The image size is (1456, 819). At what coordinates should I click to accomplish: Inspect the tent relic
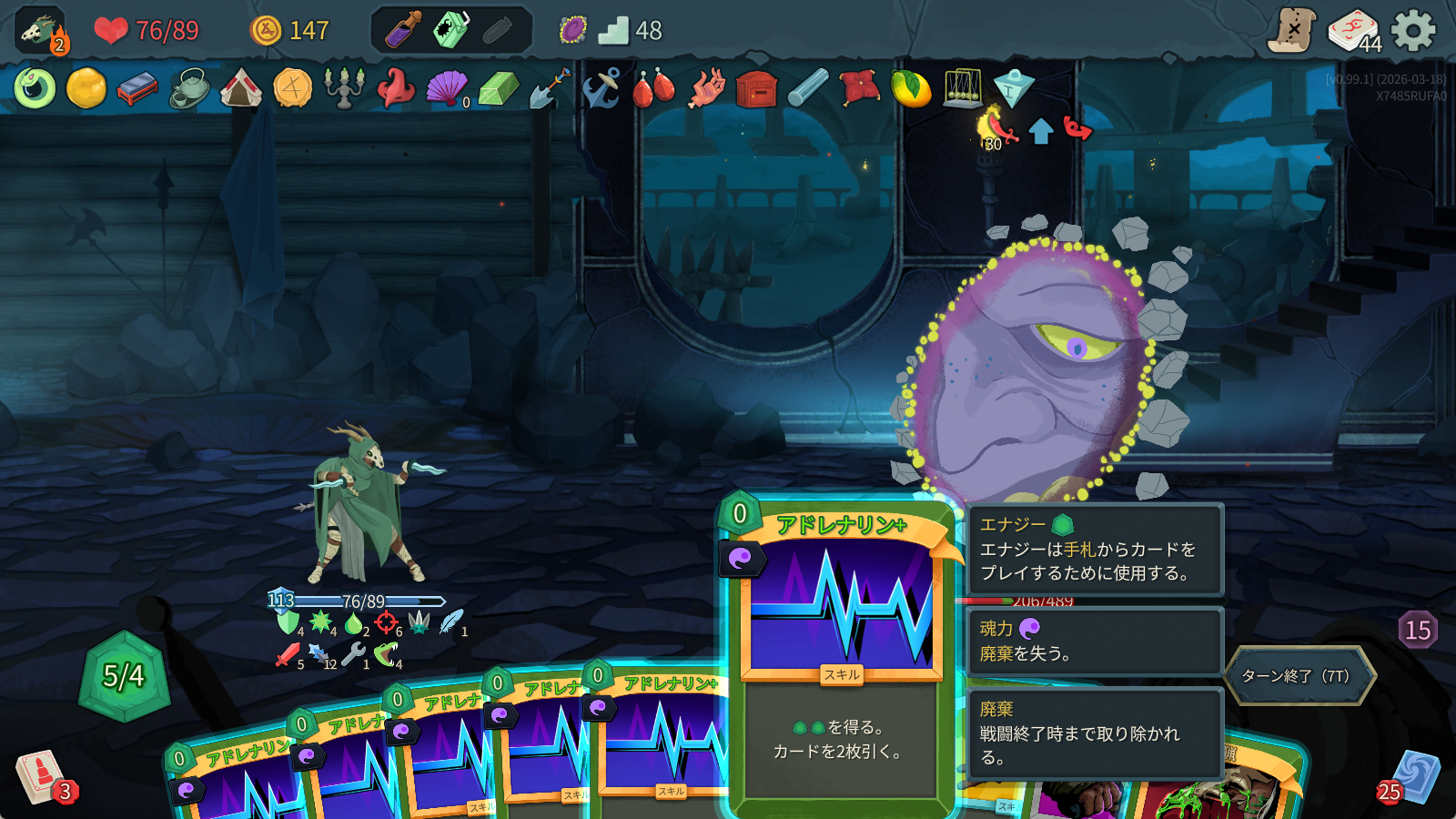(x=241, y=88)
